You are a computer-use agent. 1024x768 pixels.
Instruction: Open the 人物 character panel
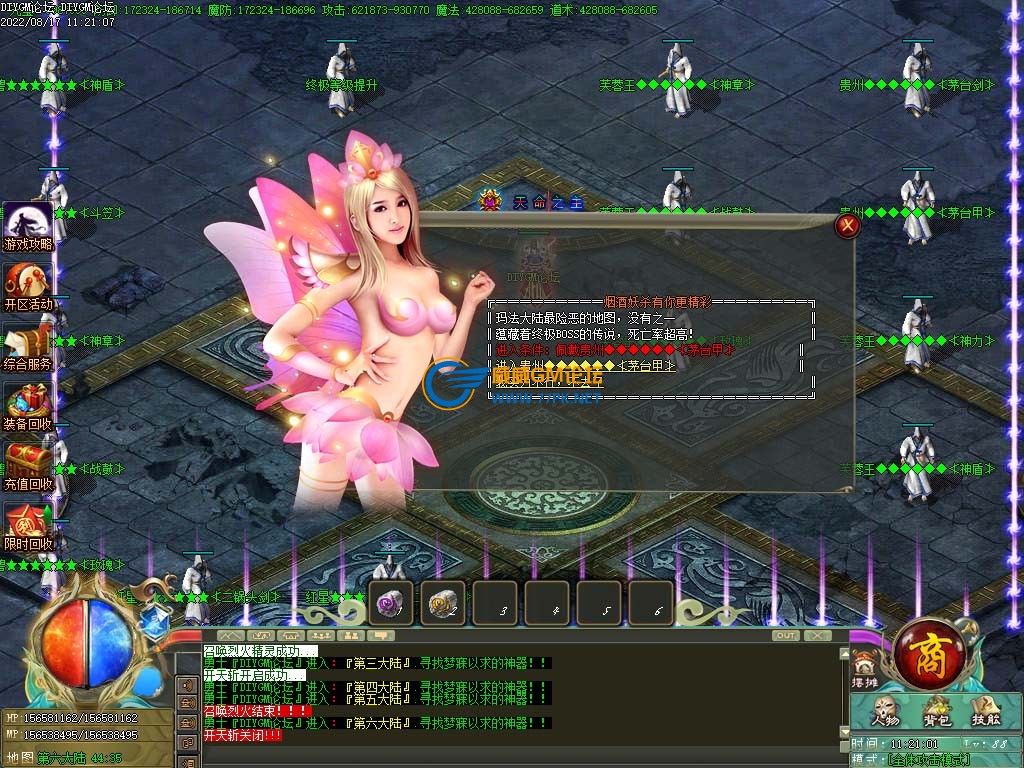click(885, 711)
